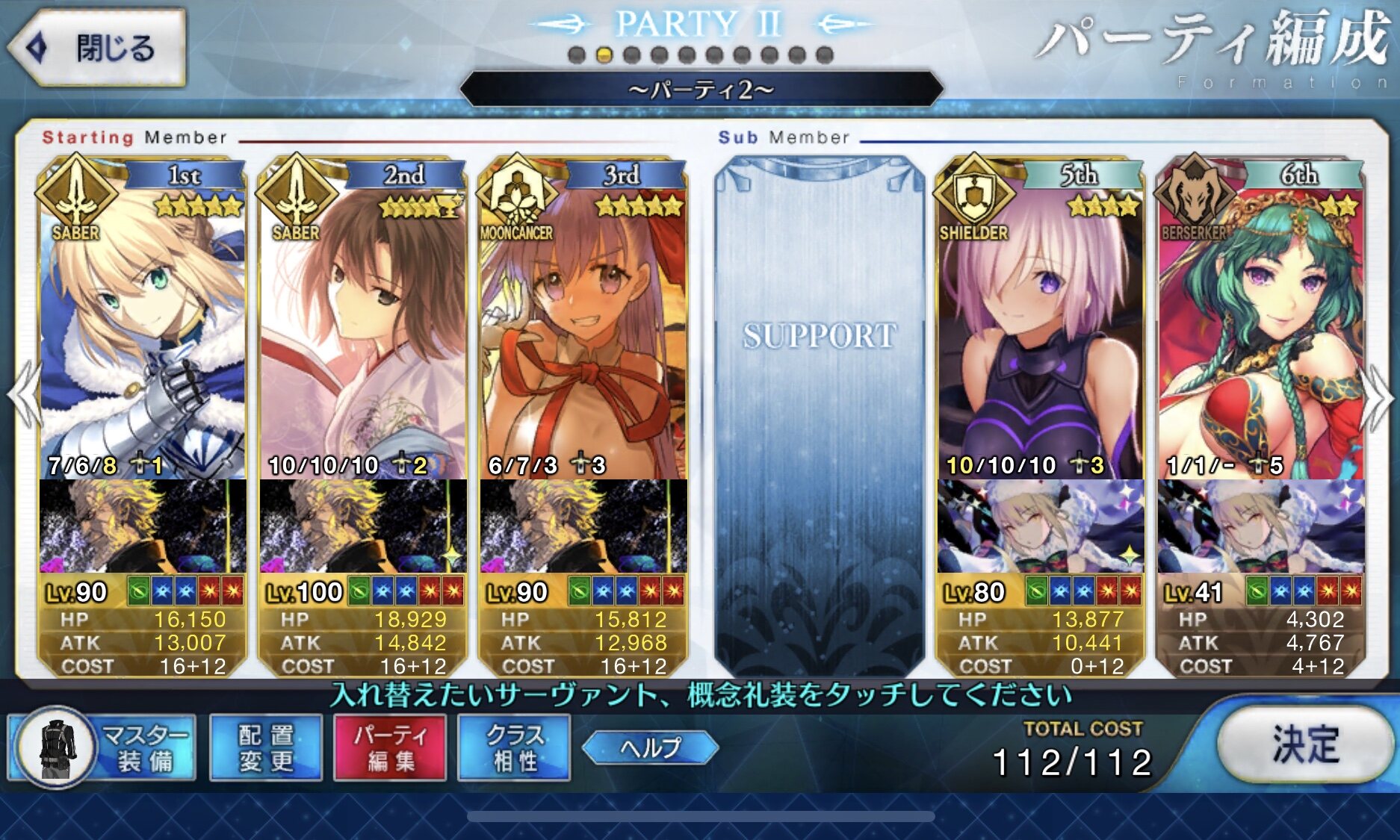Image resolution: width=1400 pixels, height=840 pixels.
Task: Select the 2nd slot Lv.100 Saber card
Action: pos(362,329)
